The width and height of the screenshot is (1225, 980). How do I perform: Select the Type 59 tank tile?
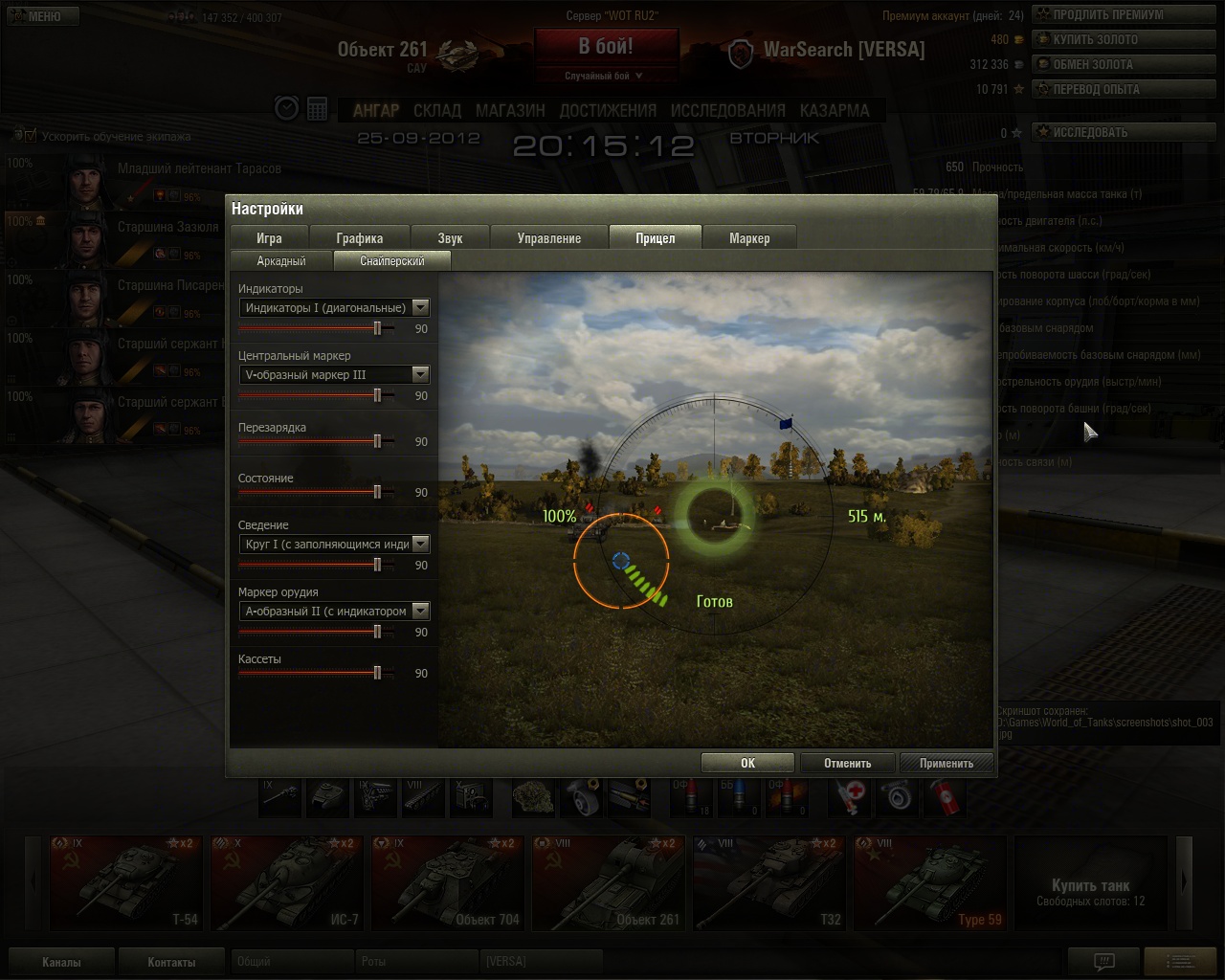coord(928,882)
